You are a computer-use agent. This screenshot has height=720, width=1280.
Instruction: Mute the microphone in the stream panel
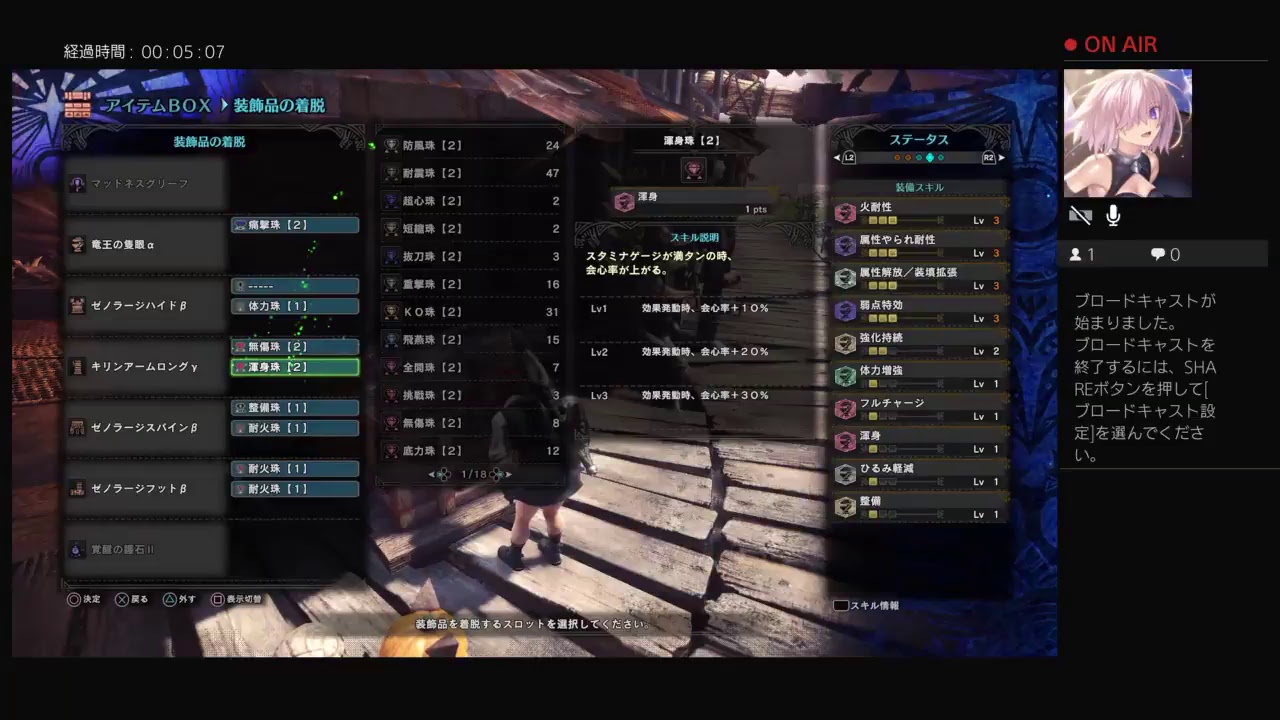coord(1112,215)
